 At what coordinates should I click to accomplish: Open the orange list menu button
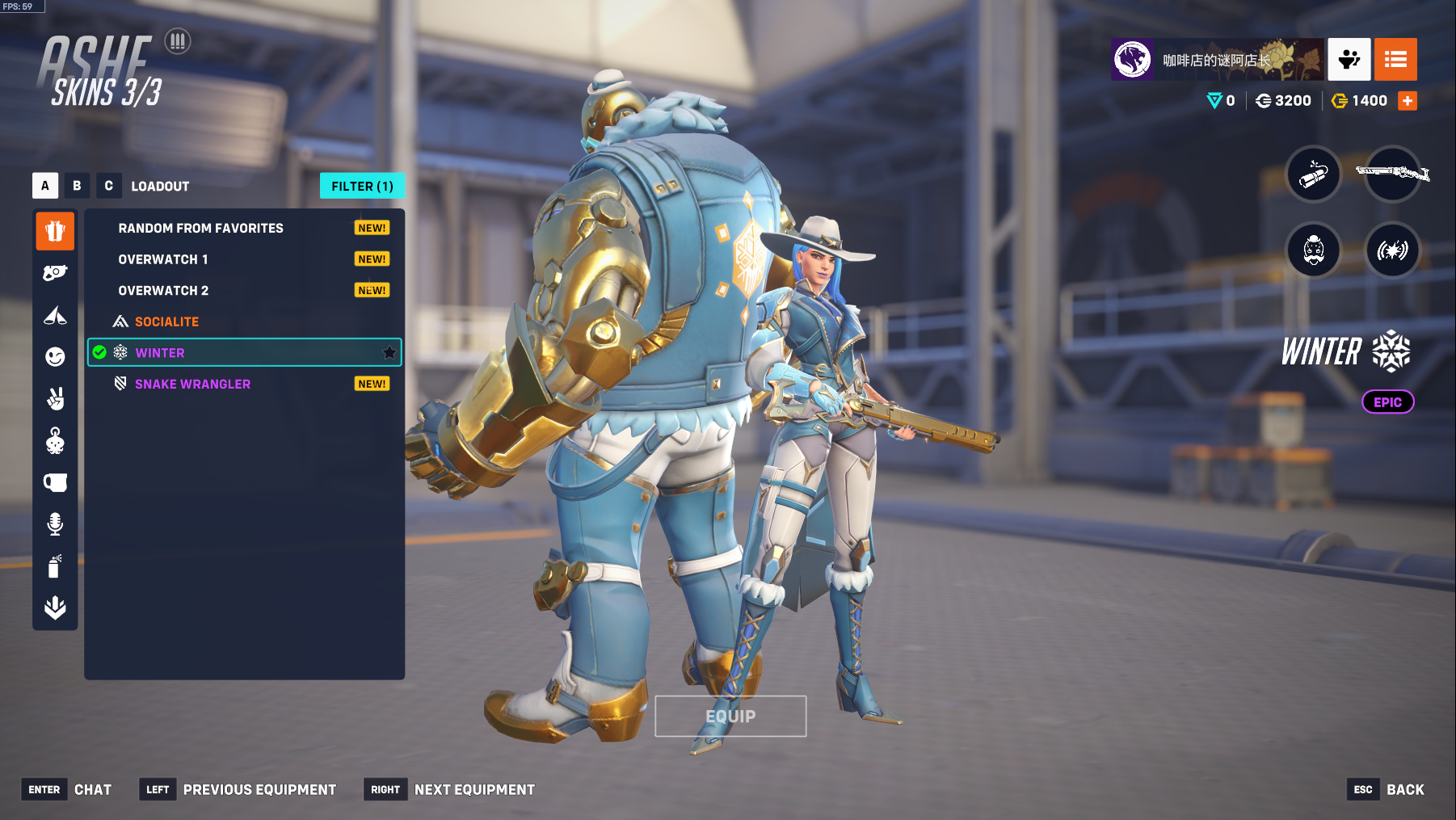(1395, 60)
